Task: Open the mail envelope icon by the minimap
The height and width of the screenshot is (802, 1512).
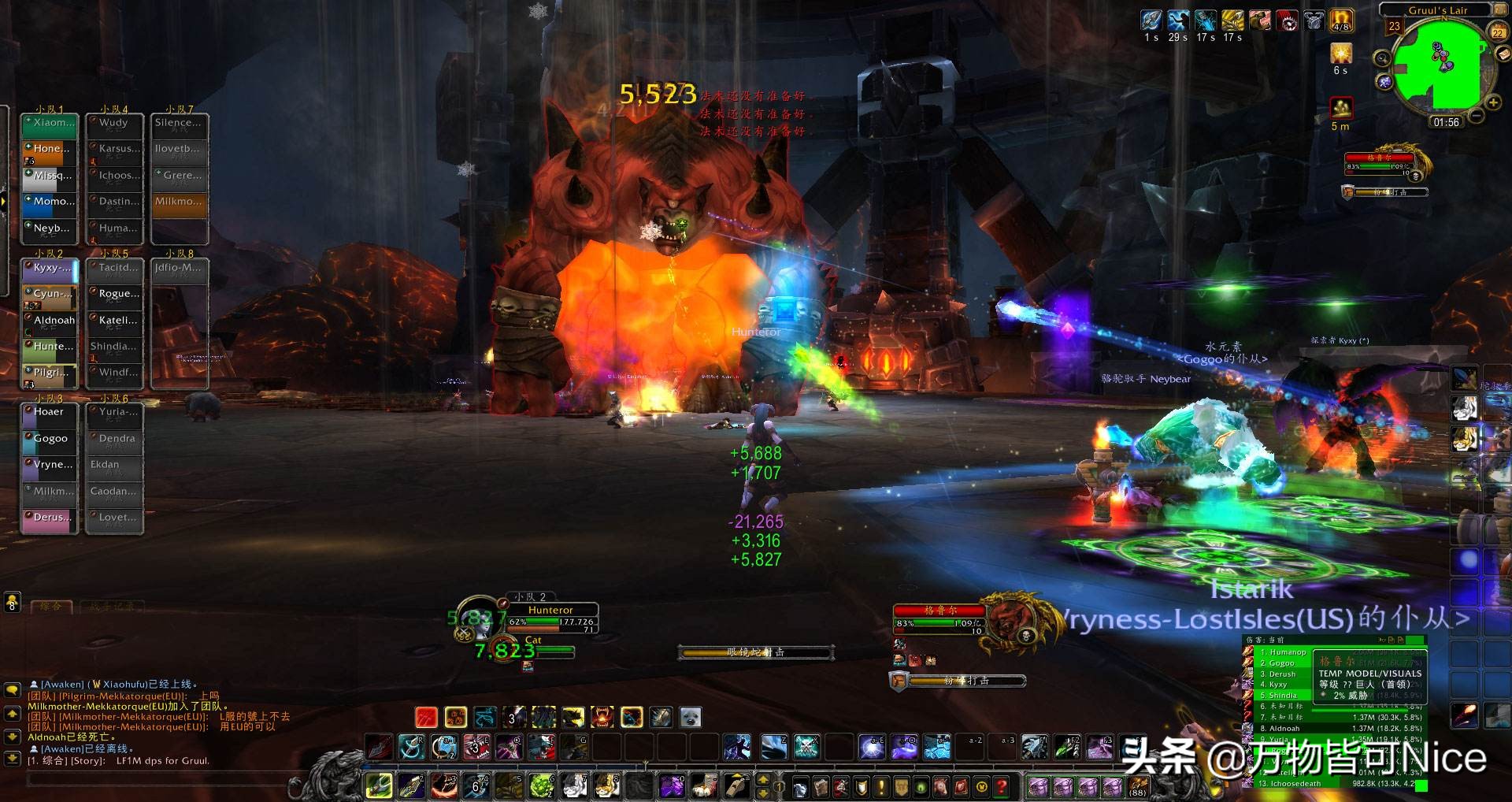Action: (1503, 54)
